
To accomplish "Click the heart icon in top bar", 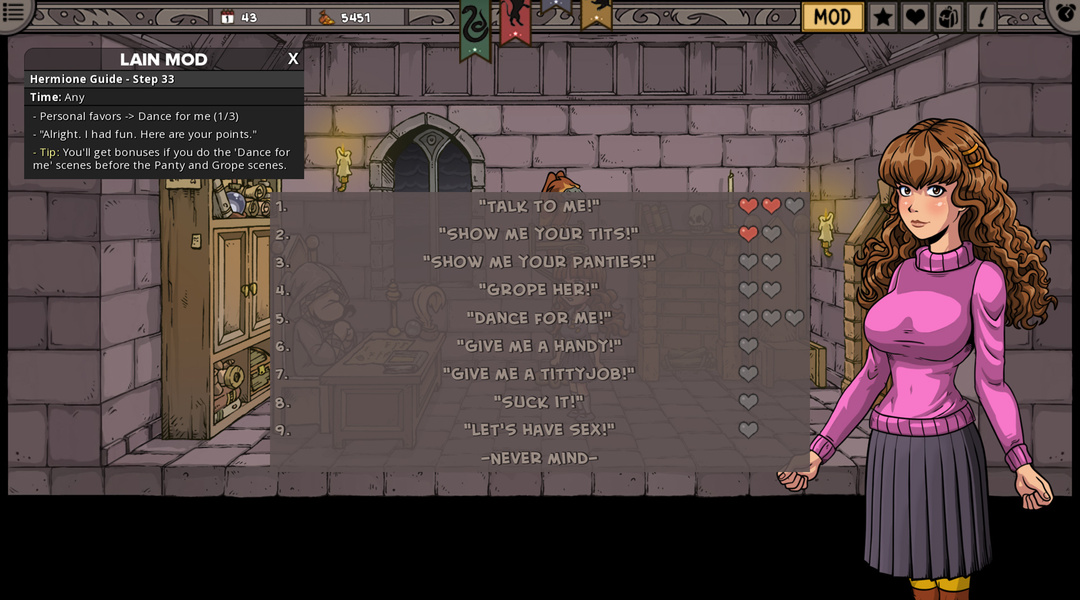I will coord(915,17).
